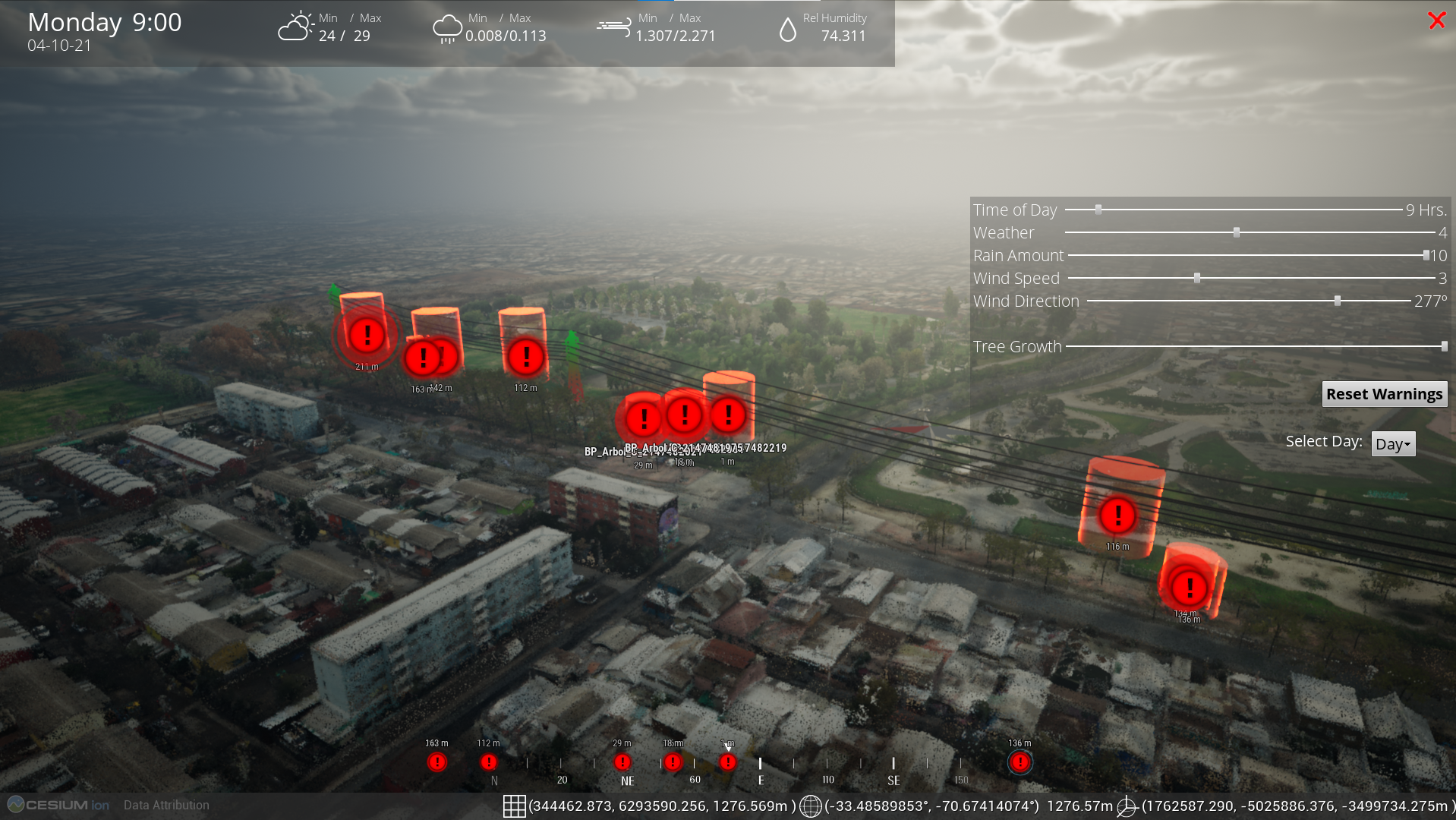The image size is (1456, 820).
Task: Click the Weather slider handle
Action: click(x=1237, y=232)
